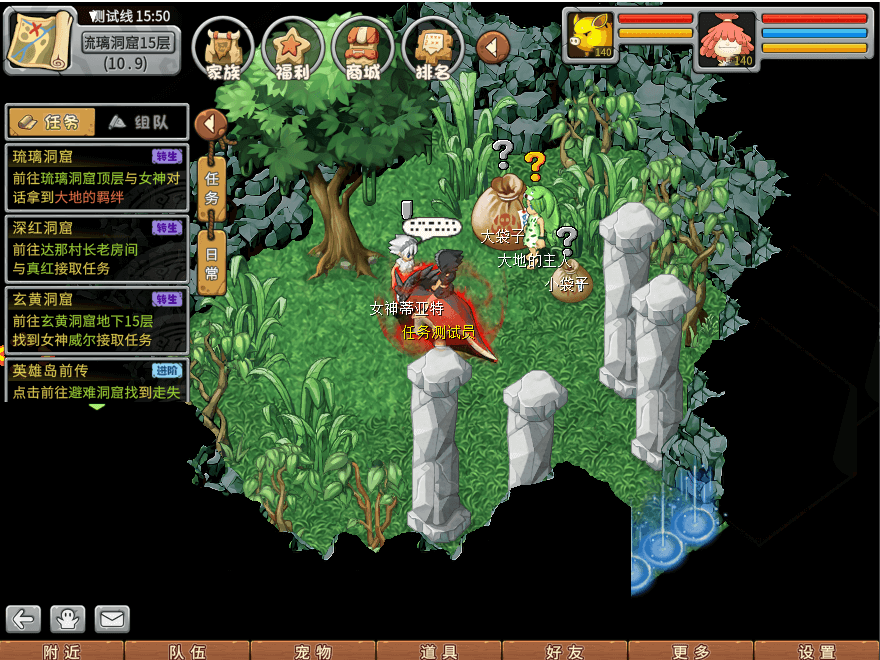Open the 宠物 pet menu
Screen dimensions: 880x660
click(x=313, y=651)
